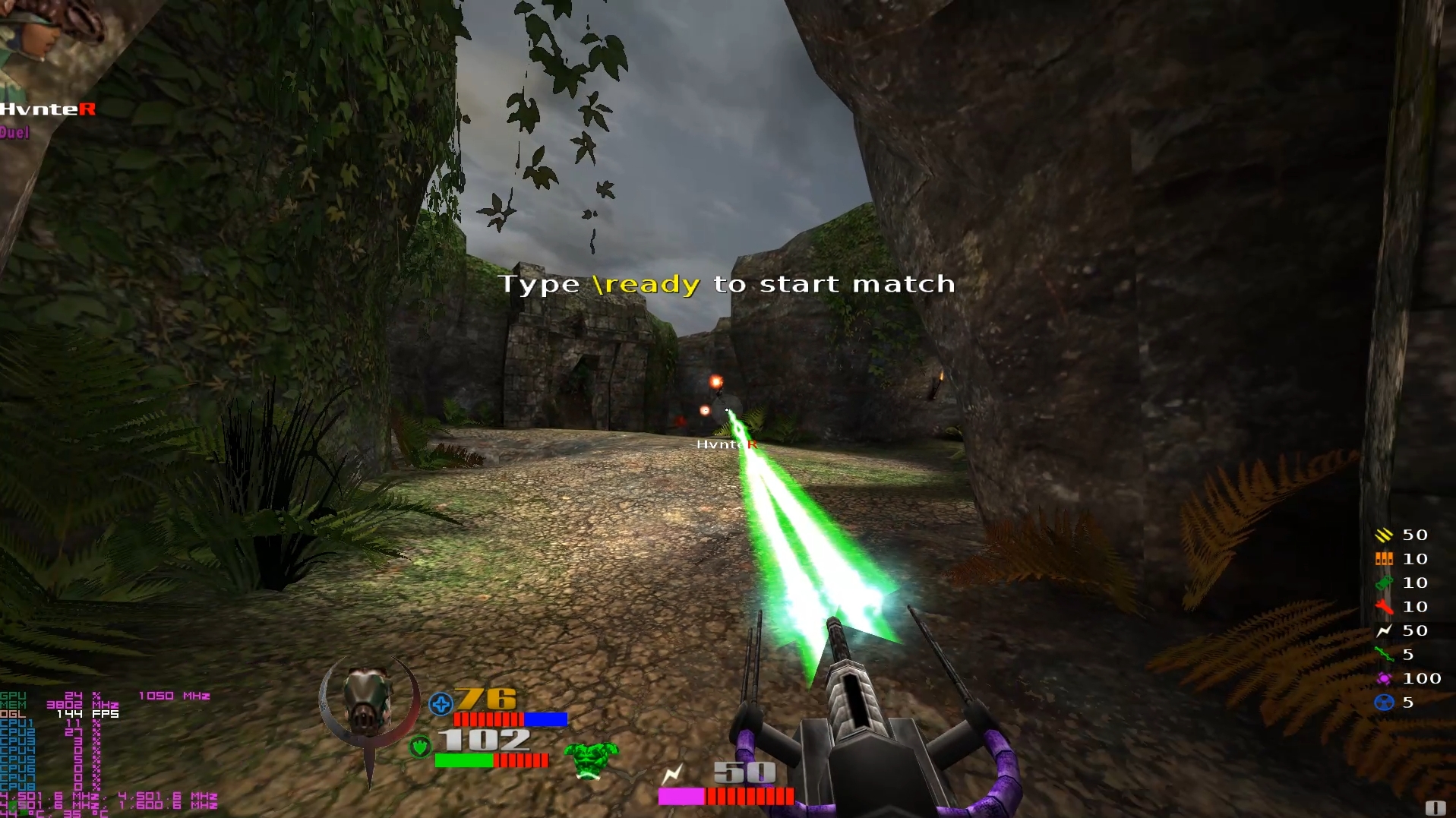
Task: Select the green grenade ammo icon
Action: point(1383,583)
